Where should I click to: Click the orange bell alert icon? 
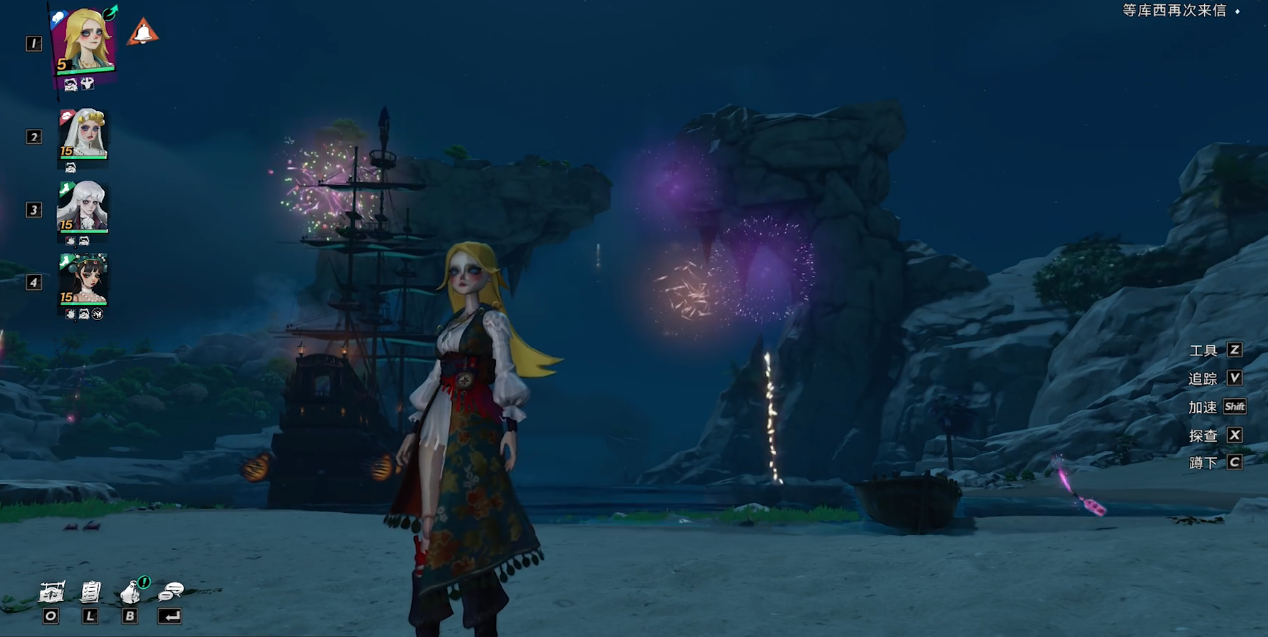pyautogui.click(x=143, y=32)
